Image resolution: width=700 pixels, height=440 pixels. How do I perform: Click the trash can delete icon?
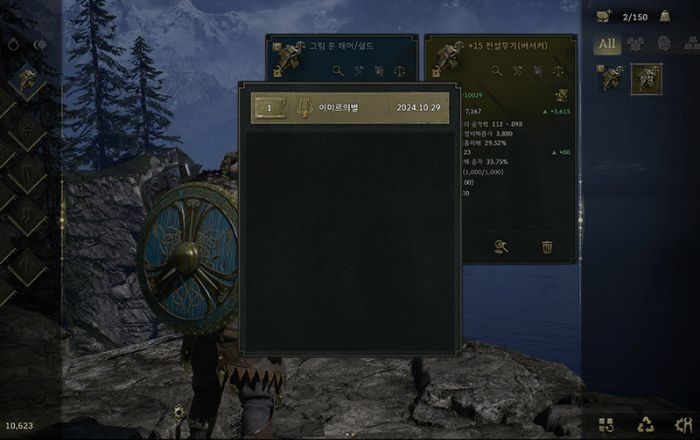coord(547,247)
